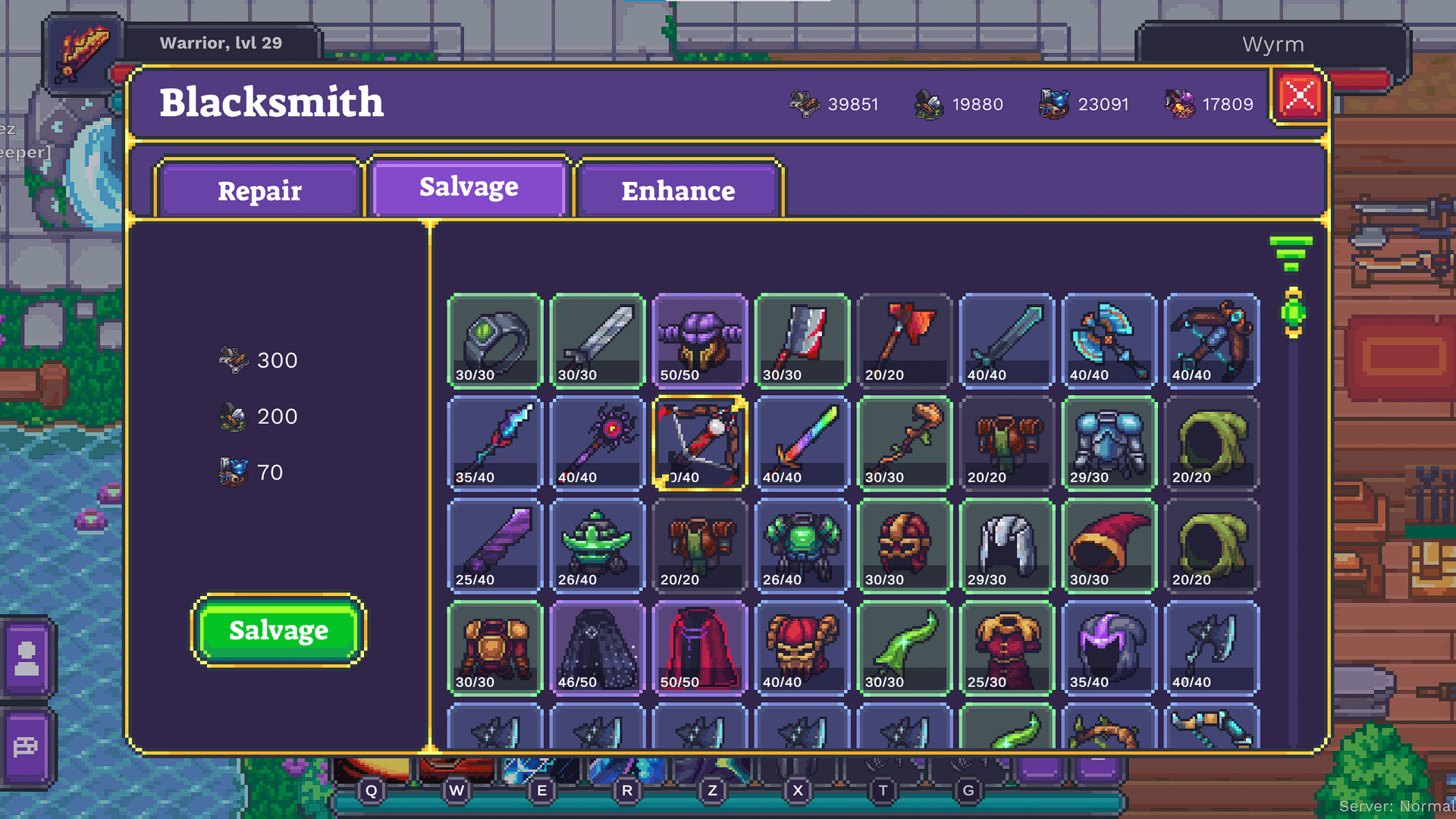Select the green gem ring item
Screen dimensions: 1456x819
494,341
